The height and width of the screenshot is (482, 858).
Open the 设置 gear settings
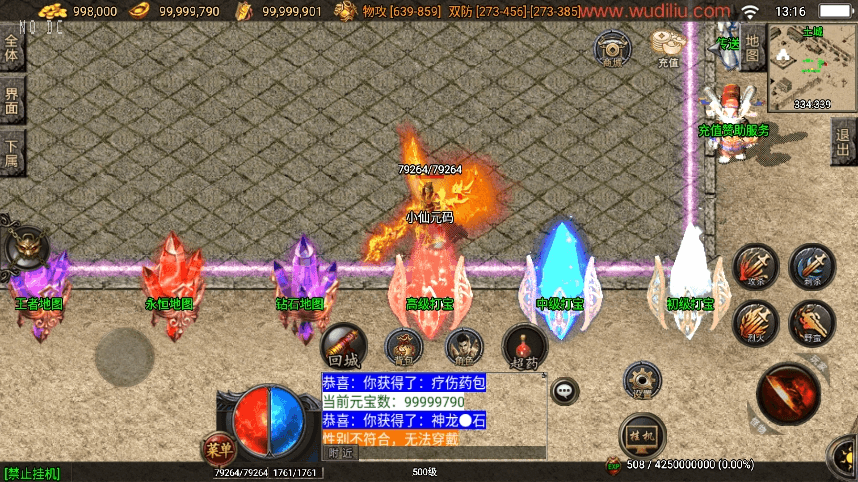pos(641,381)
